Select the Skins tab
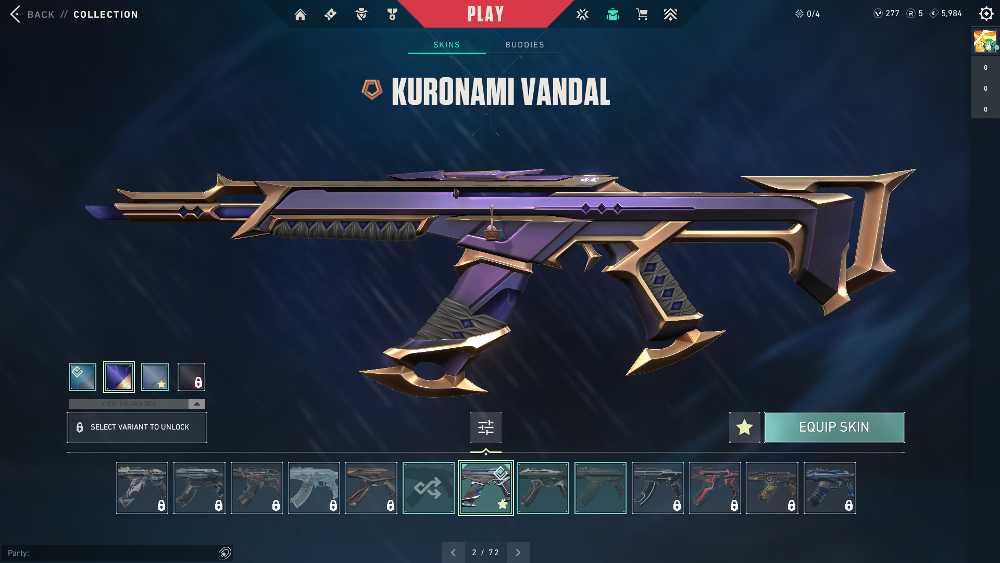 (446, 45)
